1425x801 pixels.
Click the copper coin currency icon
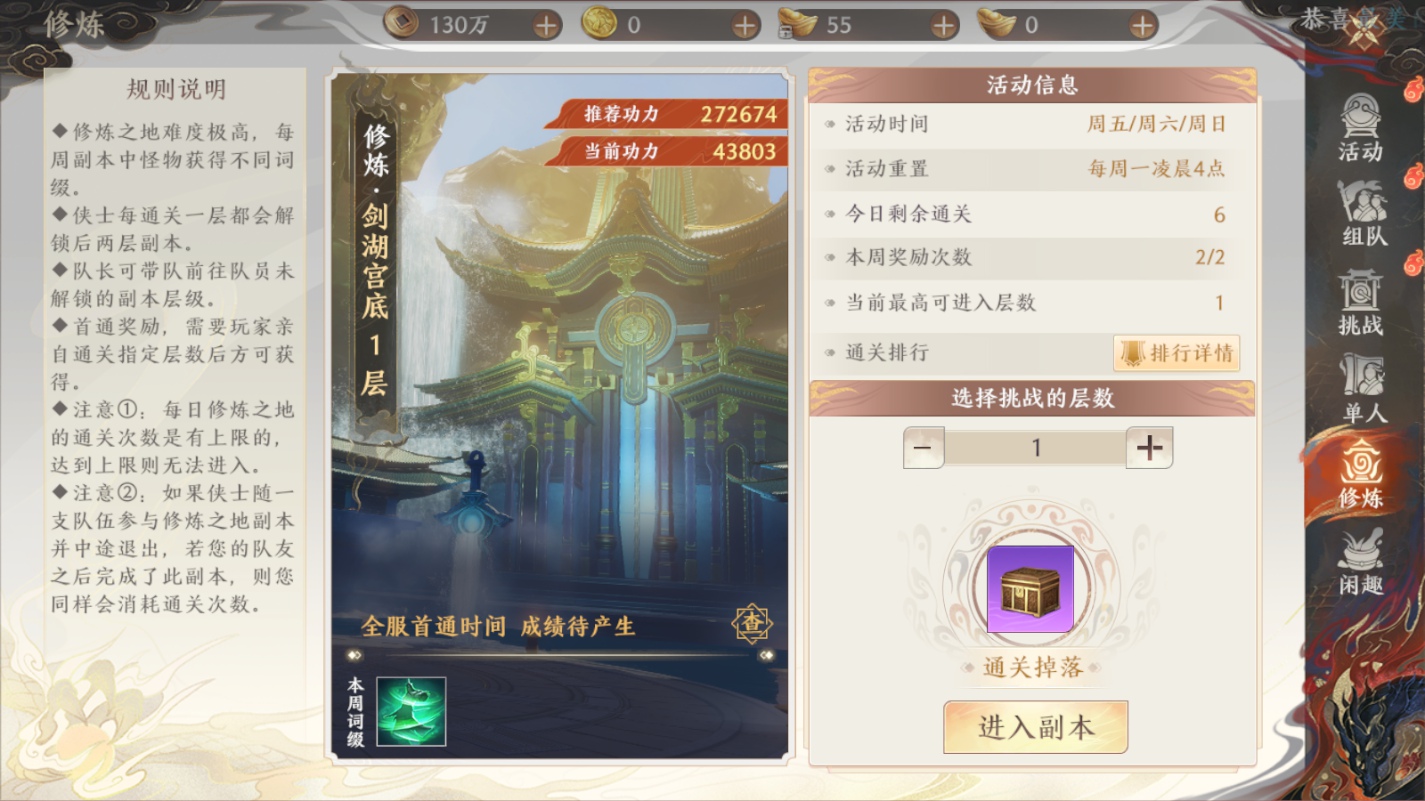click(x=401, y=22)
